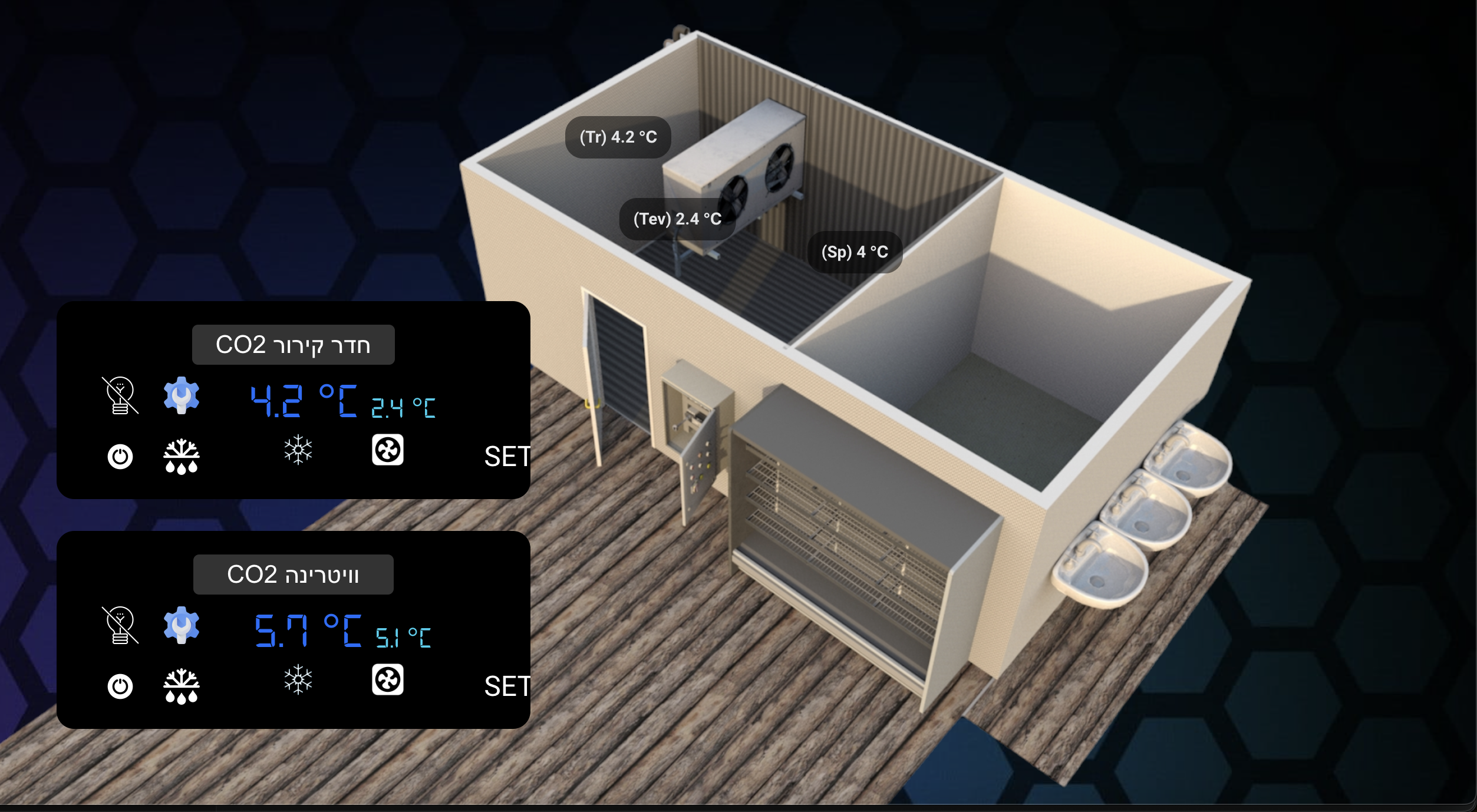This screenshot has height=812, width=1477.
Task: Activate defrost icon on the ויטרינה panel
Action: pyautogui.click(x=182, y=686)
